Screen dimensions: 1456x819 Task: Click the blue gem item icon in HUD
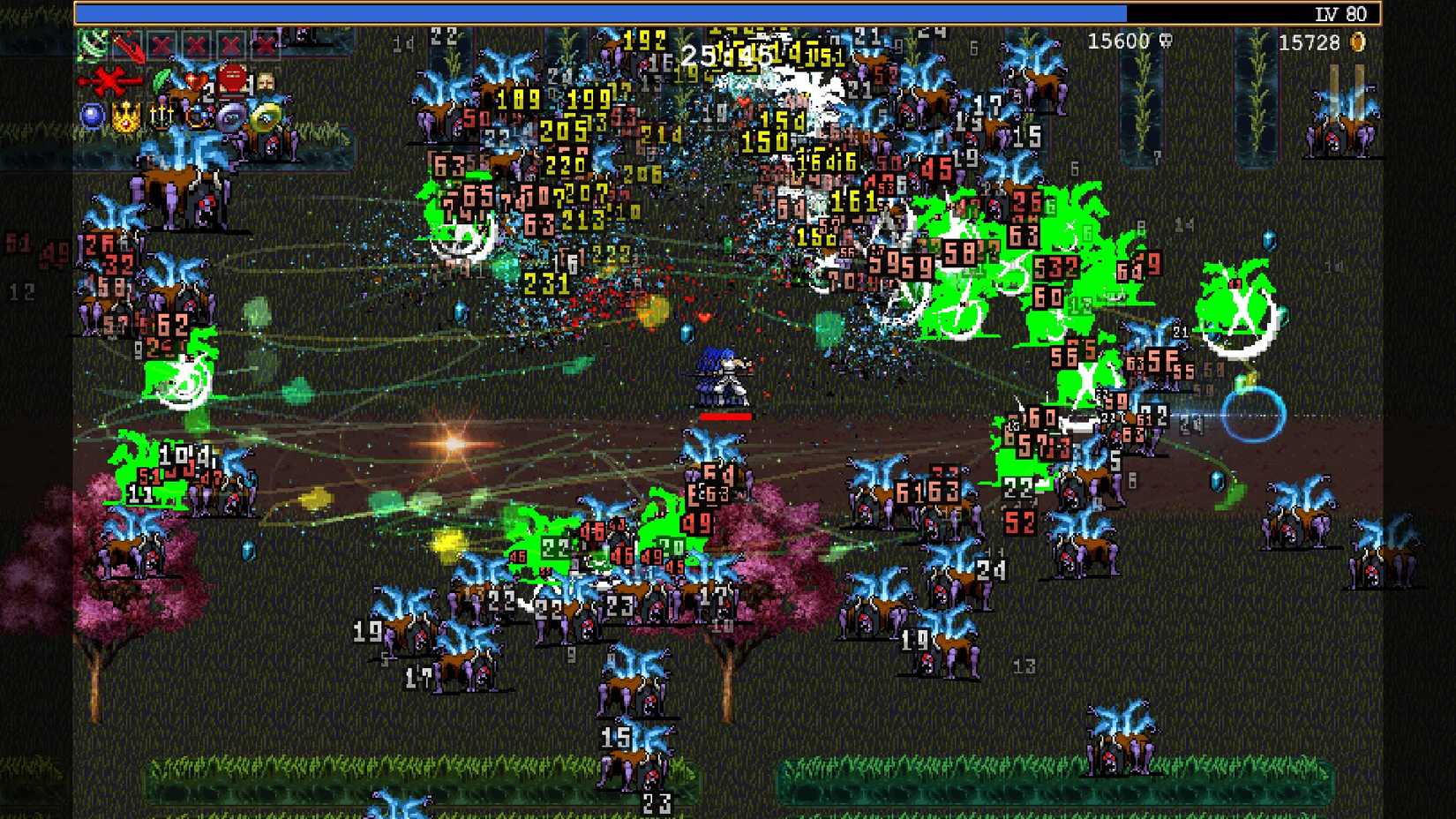point(91,115)
